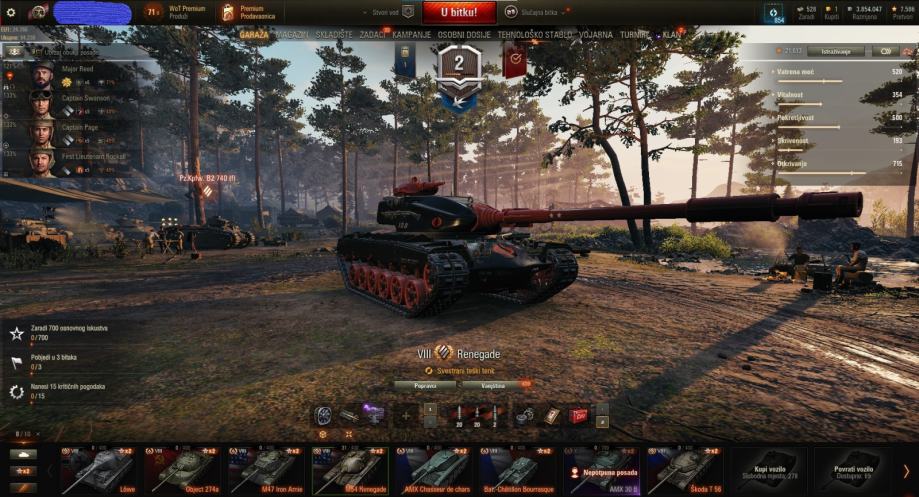
Task: Show the OSOBNI DOSJE profile tab
Action: coord(466,34)
